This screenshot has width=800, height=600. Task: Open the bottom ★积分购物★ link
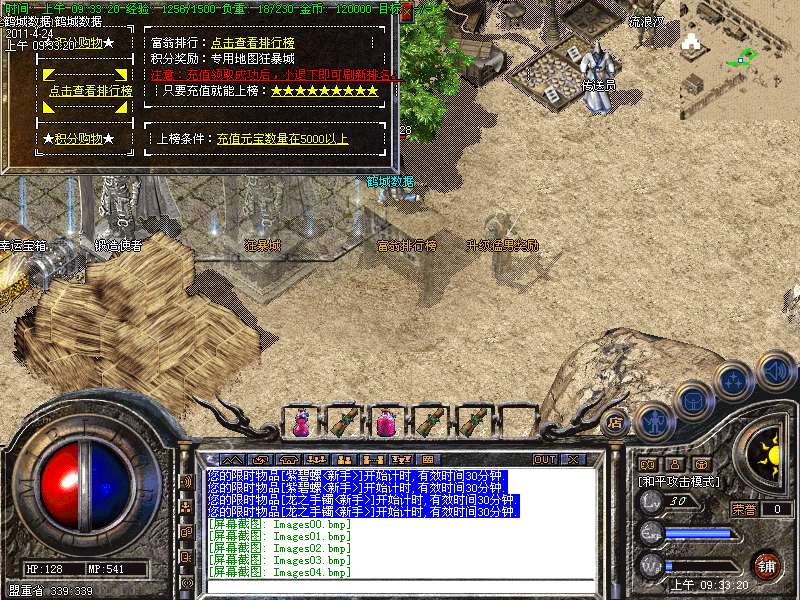(x=78, y=139)
